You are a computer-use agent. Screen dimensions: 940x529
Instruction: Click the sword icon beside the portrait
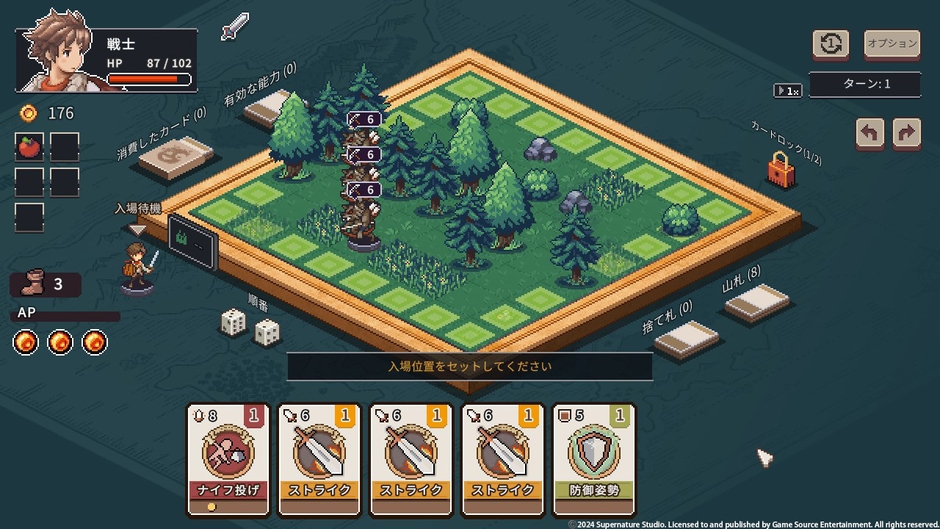(235, 26)
